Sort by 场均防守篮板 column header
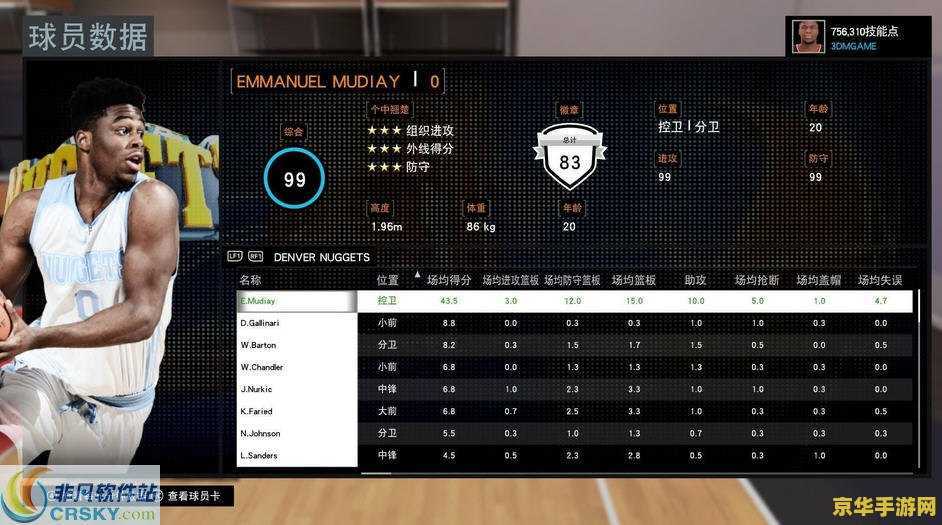 (572, 280)
